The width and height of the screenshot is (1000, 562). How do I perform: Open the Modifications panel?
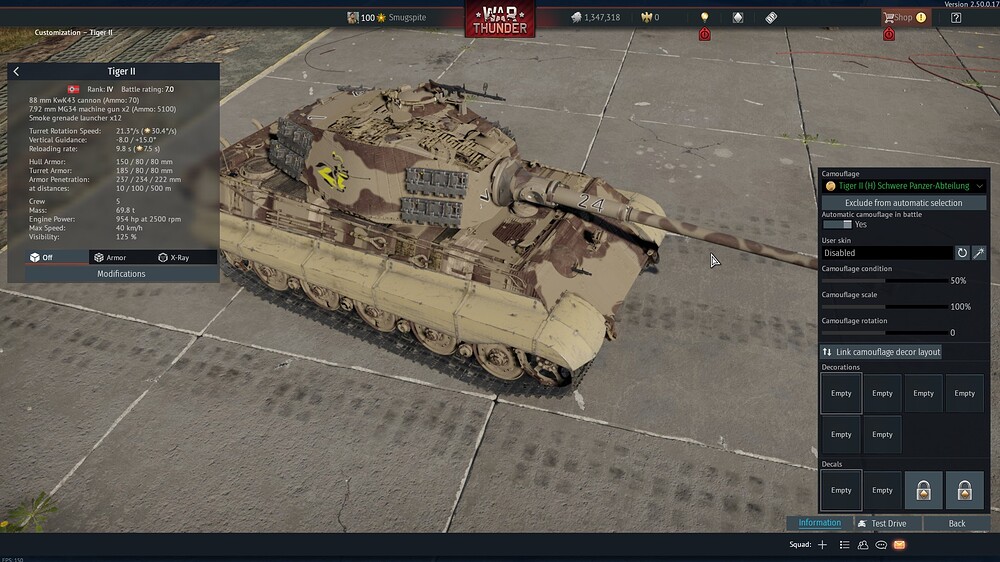[121, 273]
